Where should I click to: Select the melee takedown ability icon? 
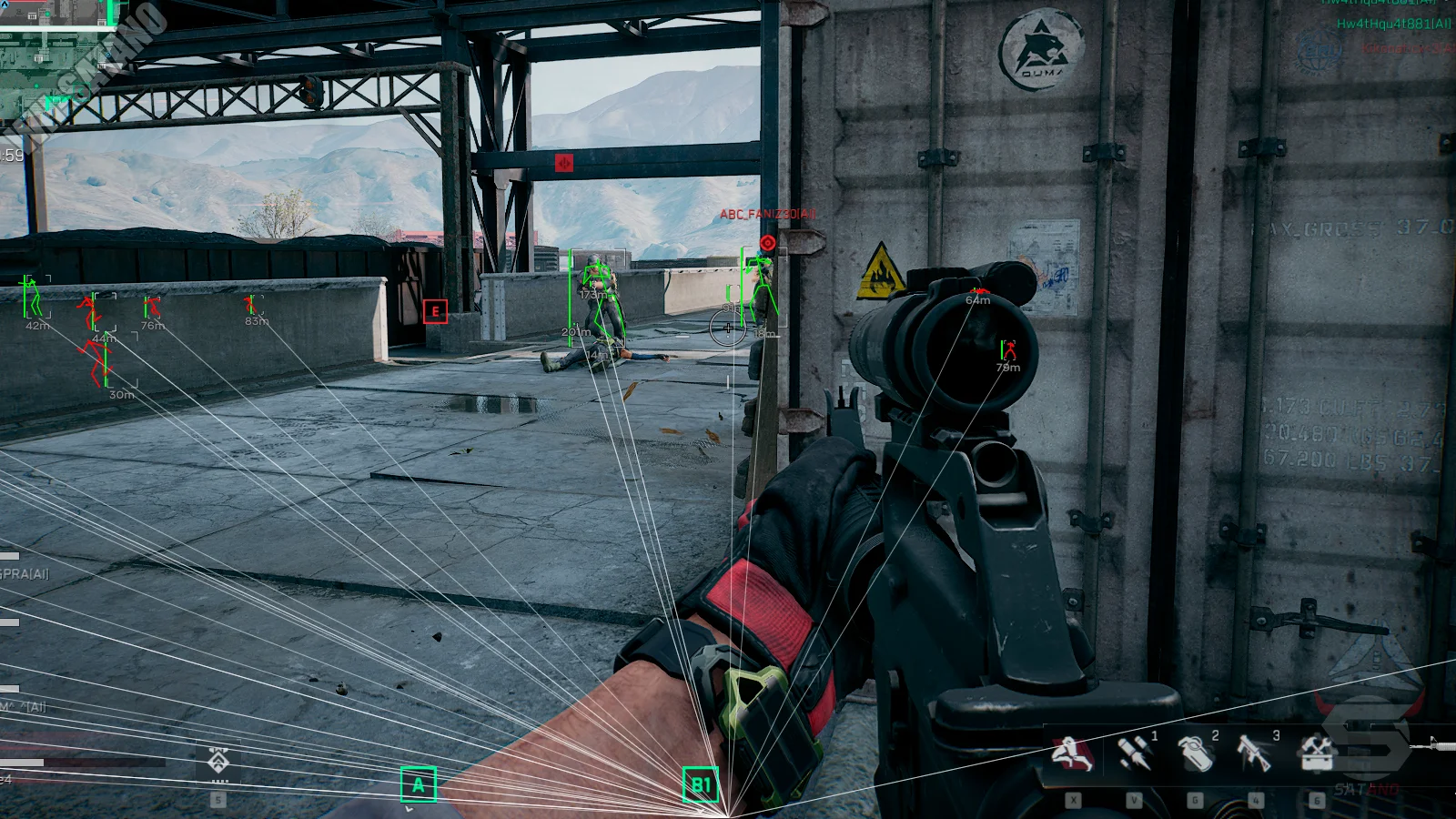pyautogui.click(x=1072, y=753)
